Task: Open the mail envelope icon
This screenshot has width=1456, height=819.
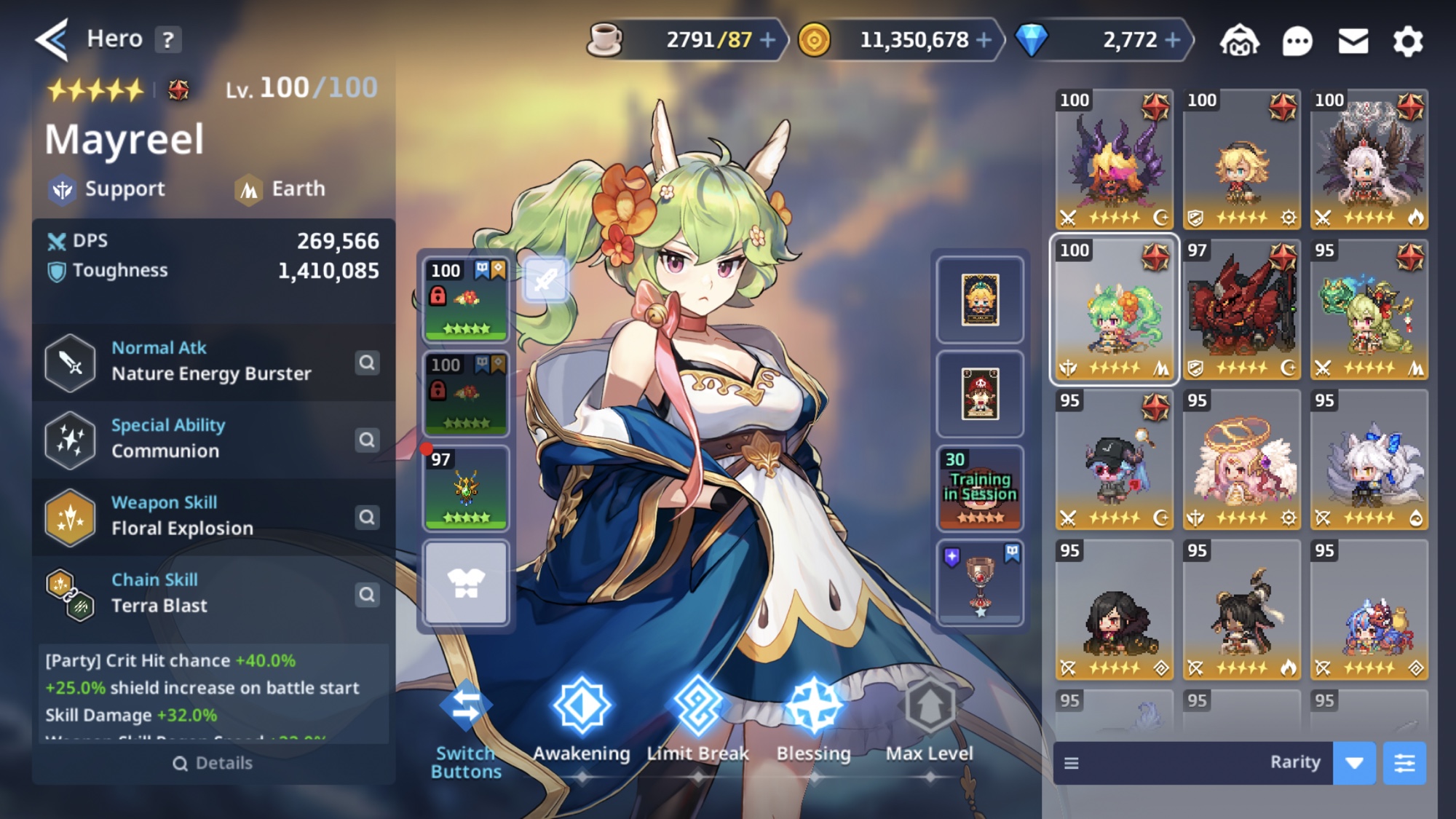Action: [1353, 41]
